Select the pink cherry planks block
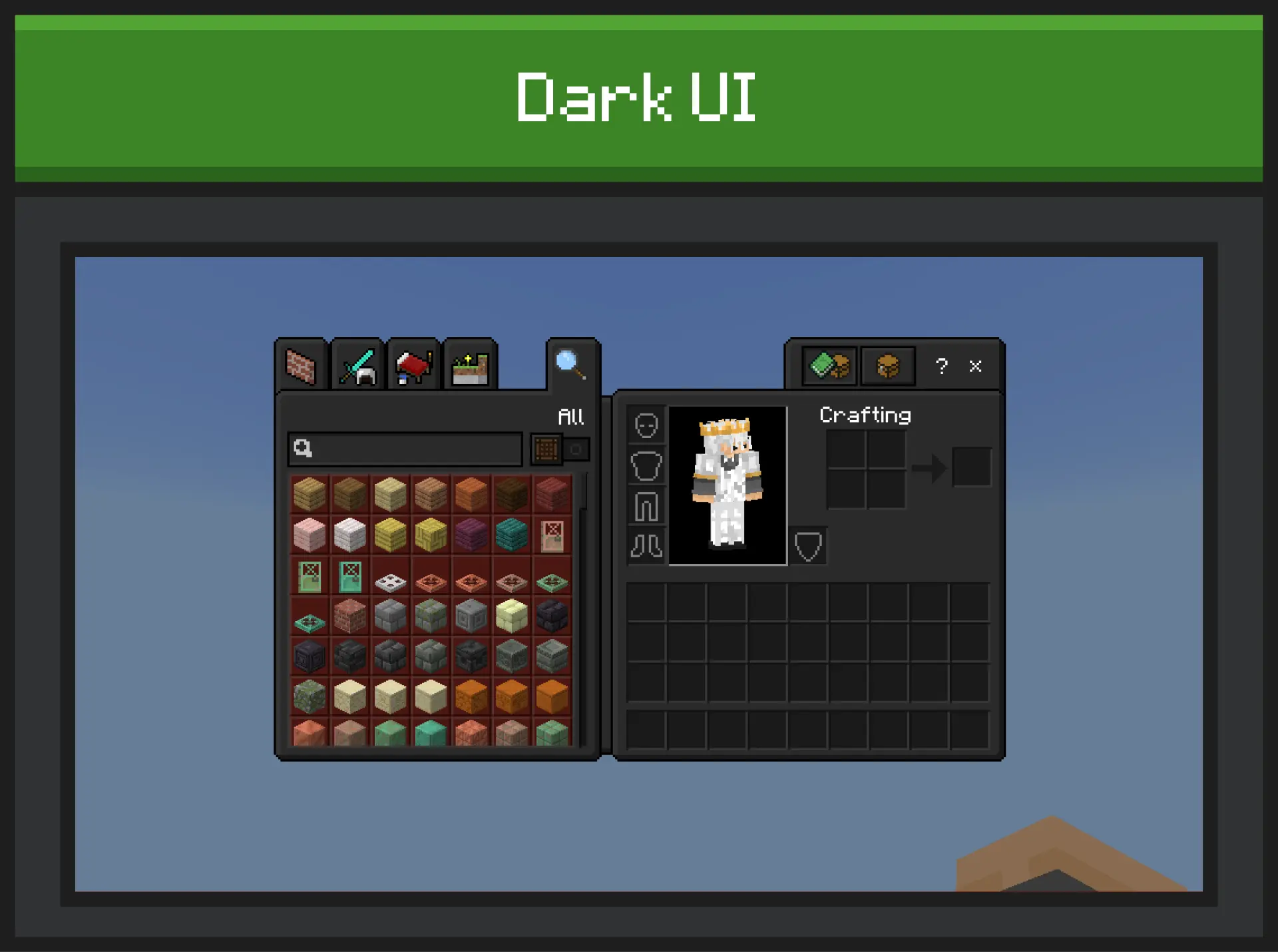This screenshot has width=1278, height=952. 310,535
